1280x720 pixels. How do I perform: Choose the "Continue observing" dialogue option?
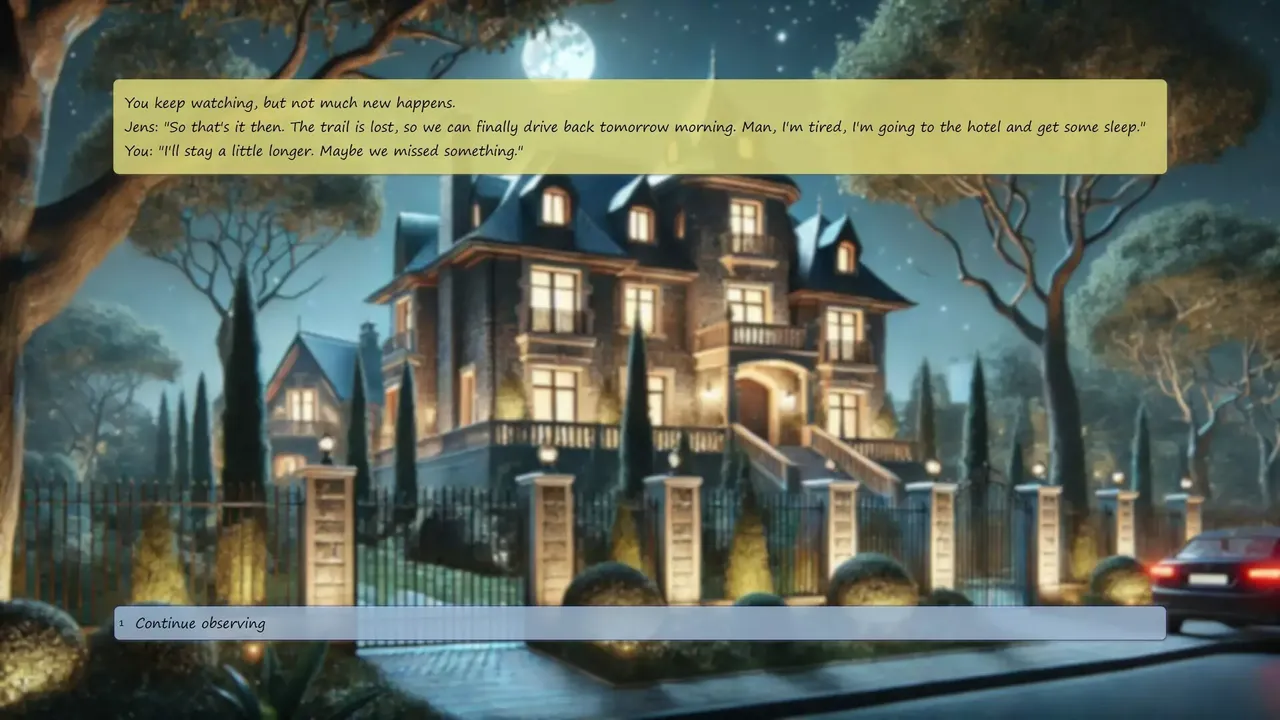pos(640,623)
